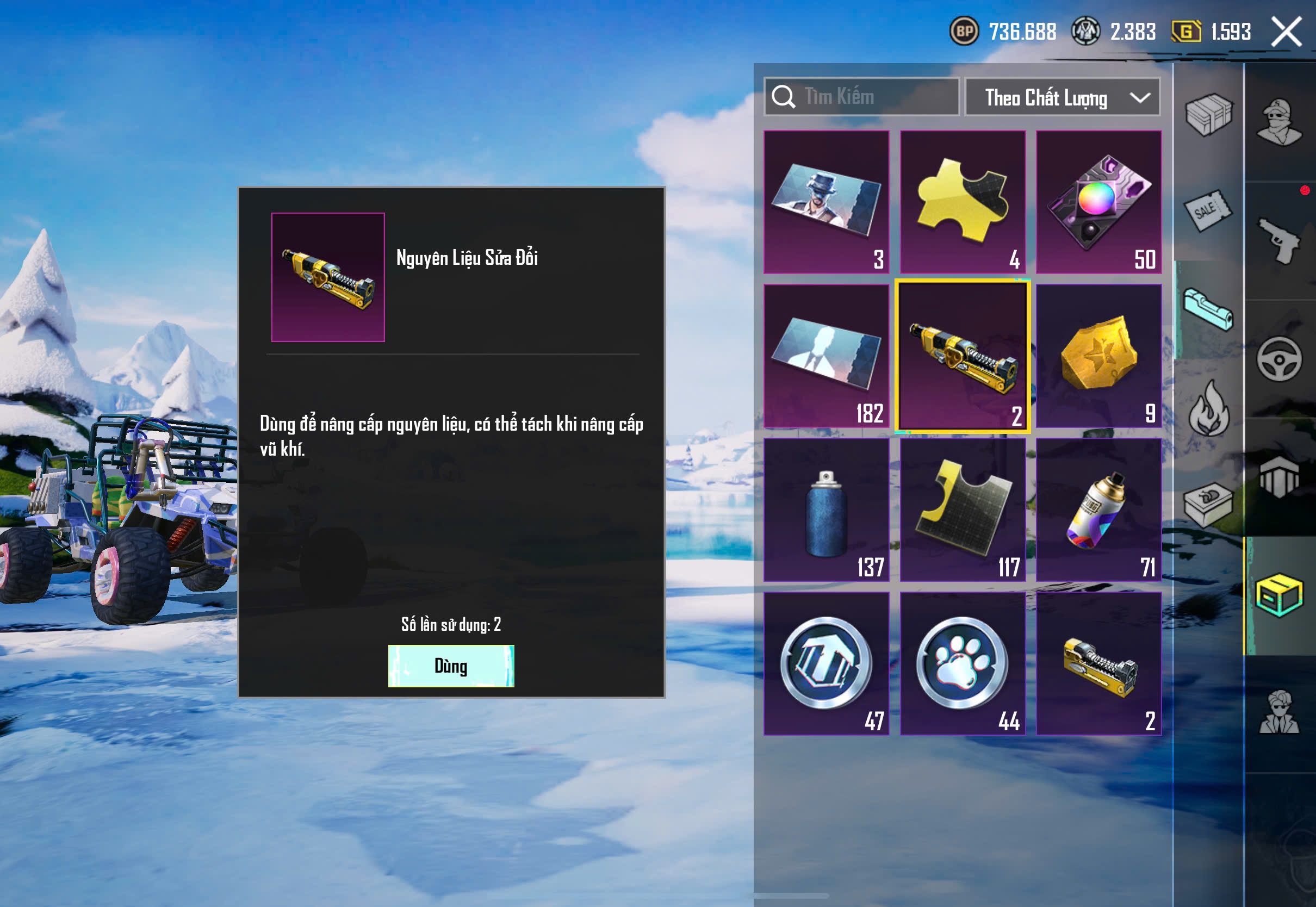Select the gold star nugget item
1316x907 pixels.
coord(1098,356)
